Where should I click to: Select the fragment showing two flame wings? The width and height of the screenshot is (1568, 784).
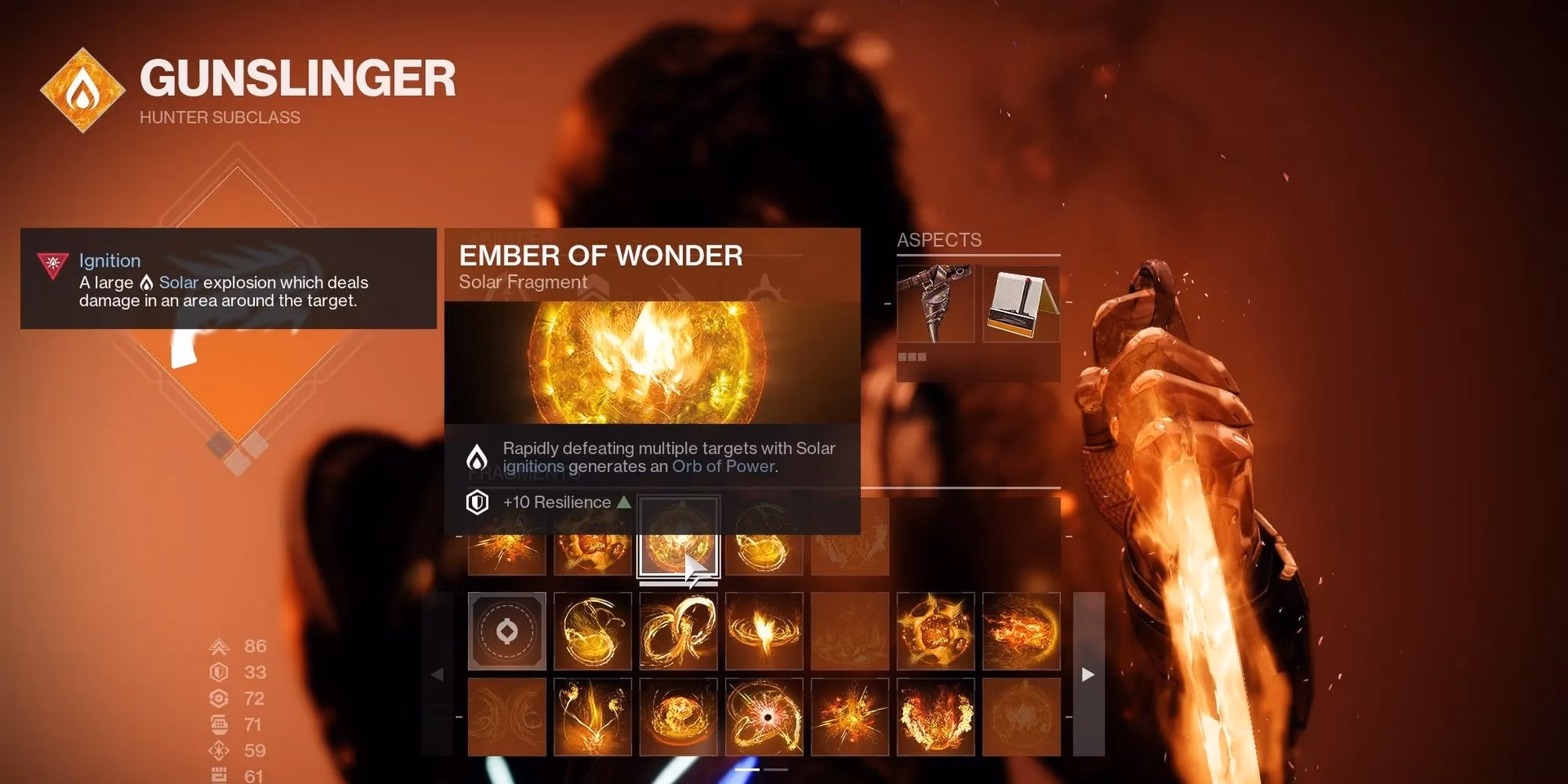click(935, 717)
